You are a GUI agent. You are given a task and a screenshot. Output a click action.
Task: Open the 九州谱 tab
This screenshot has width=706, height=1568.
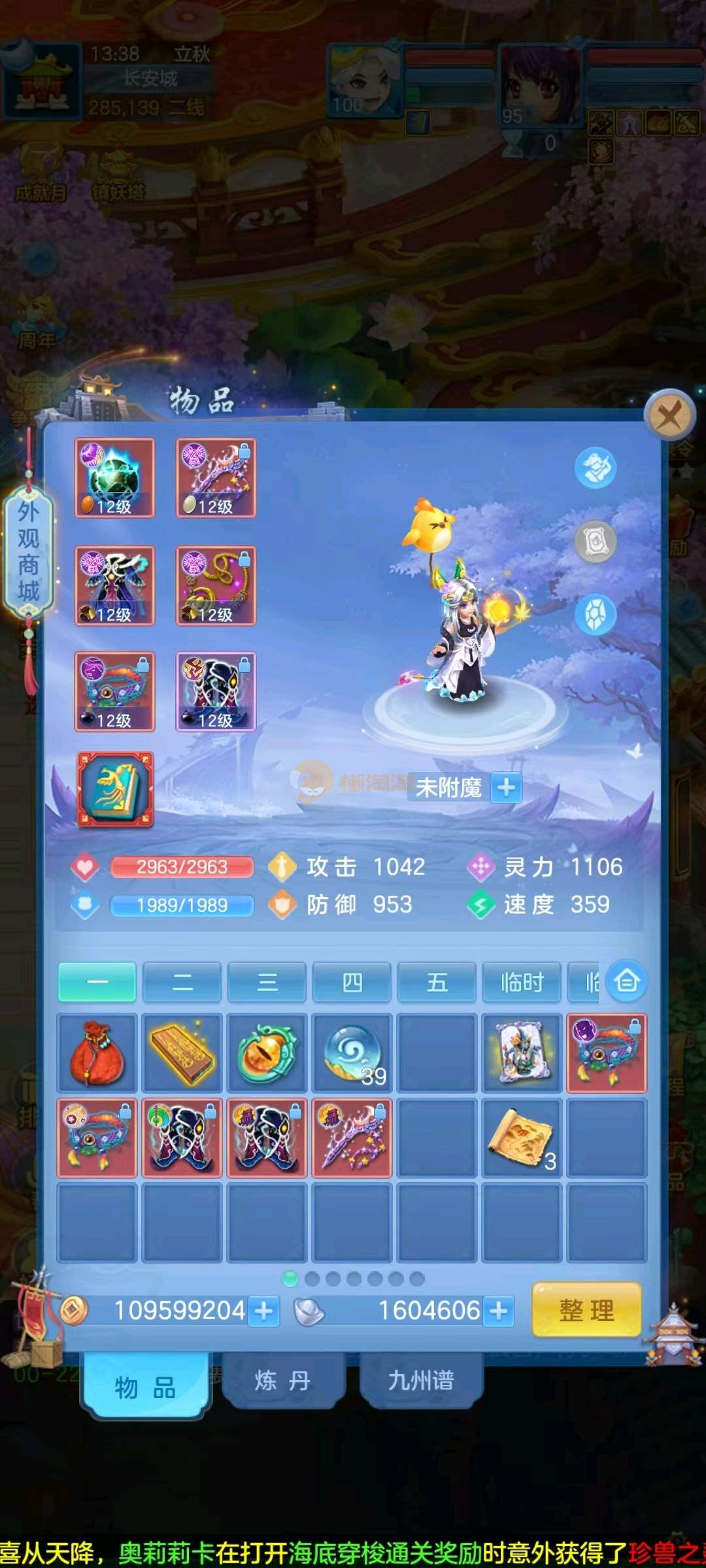tap(421, 1380)
